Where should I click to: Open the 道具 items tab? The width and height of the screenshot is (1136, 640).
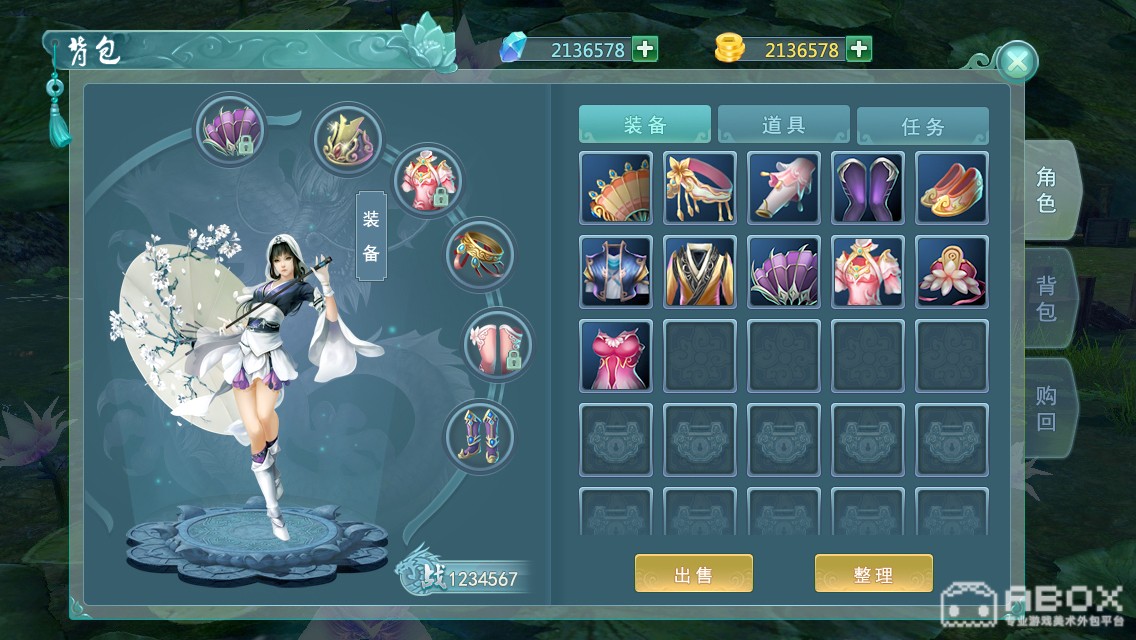784,125
